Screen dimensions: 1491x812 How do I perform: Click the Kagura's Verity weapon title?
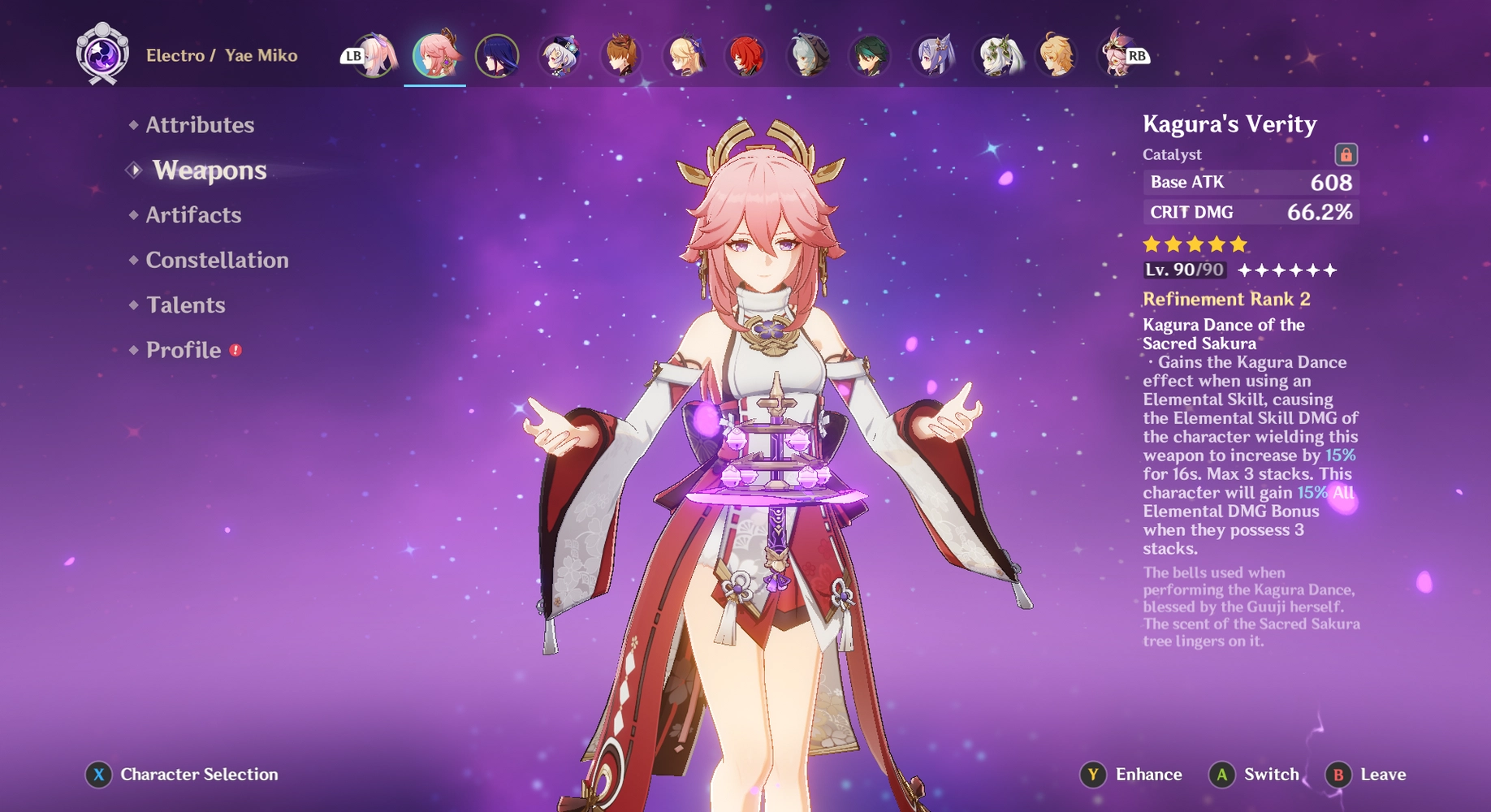(x=1230, y=125)
